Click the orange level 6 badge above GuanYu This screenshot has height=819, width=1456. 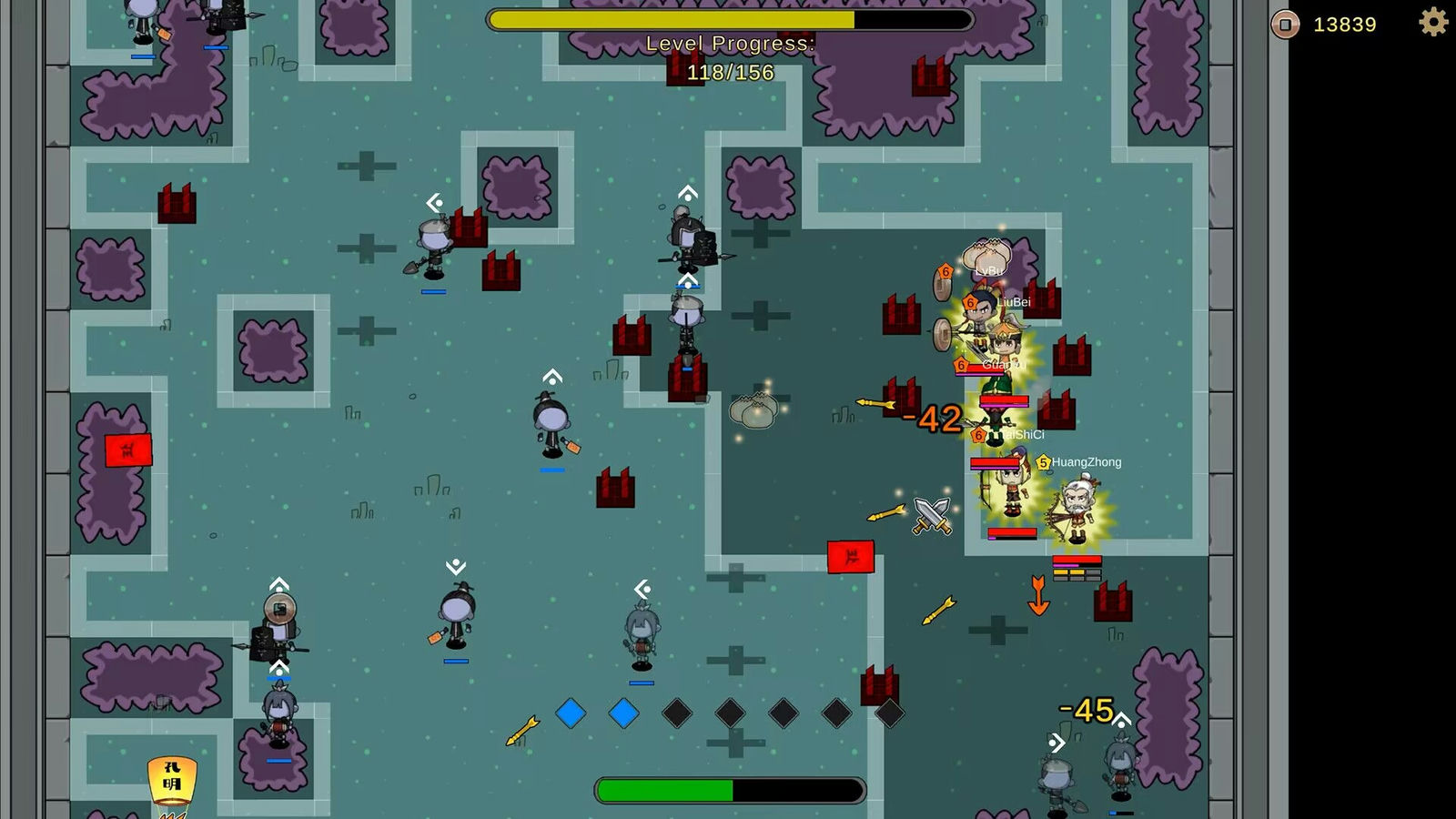tap(960, 365)
